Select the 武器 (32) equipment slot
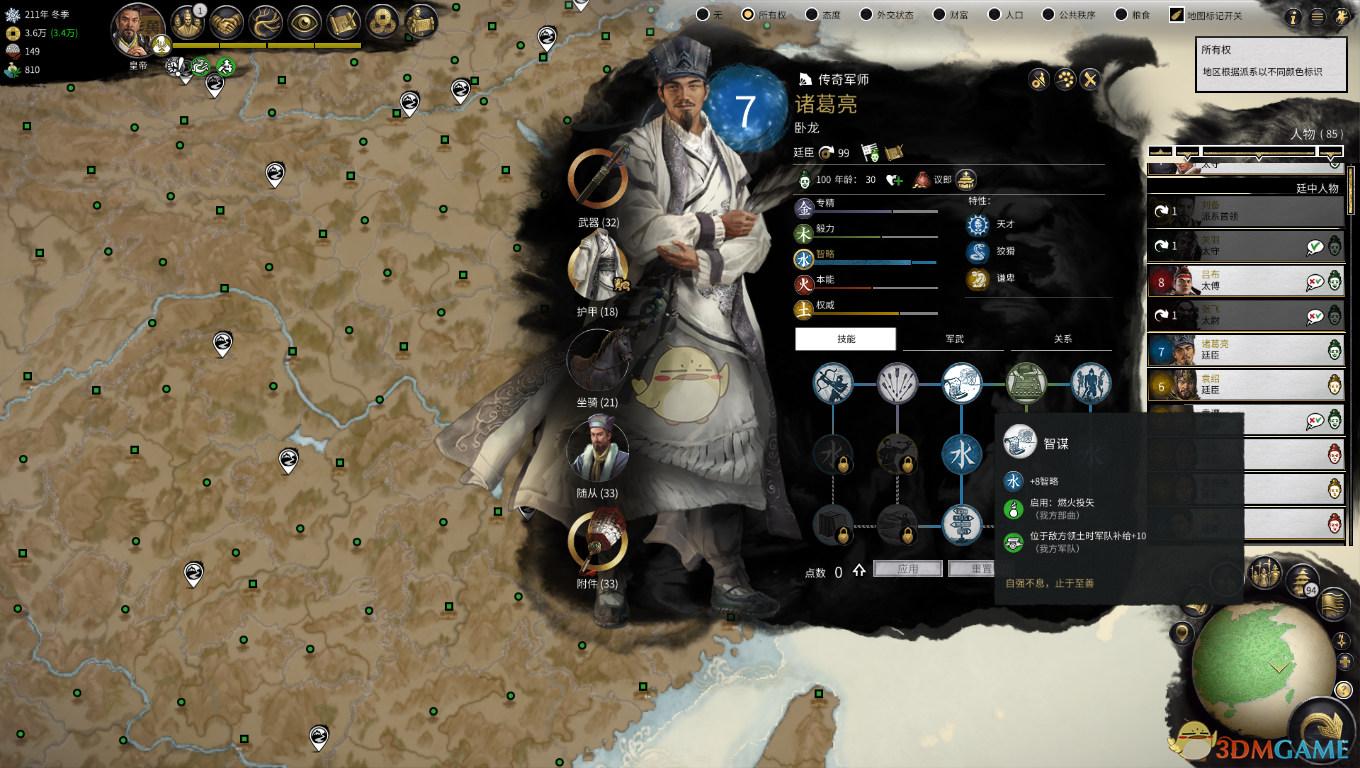1360x768 pixels. tap(598, 180)
